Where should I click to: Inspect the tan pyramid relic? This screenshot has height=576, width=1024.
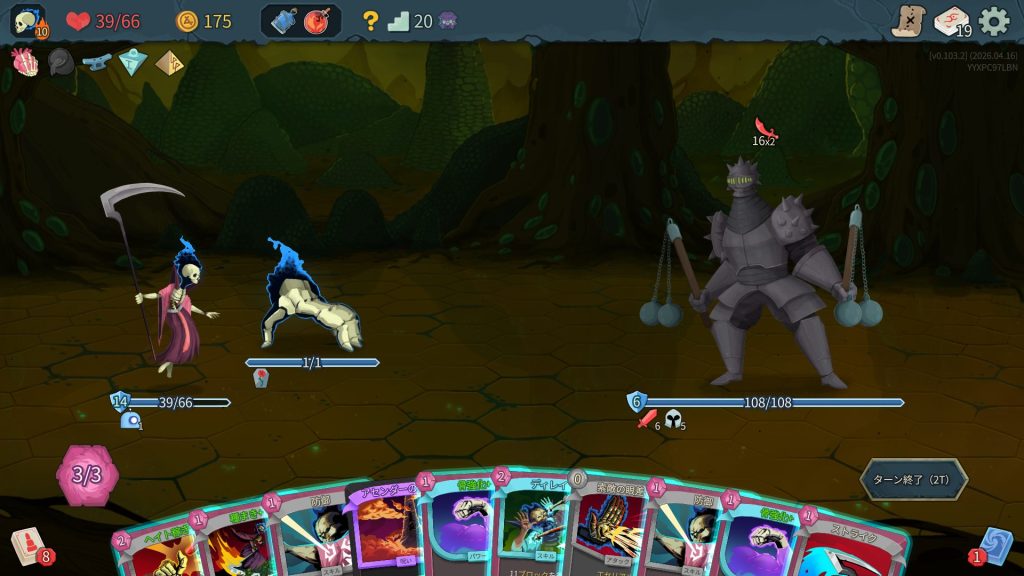169,62
